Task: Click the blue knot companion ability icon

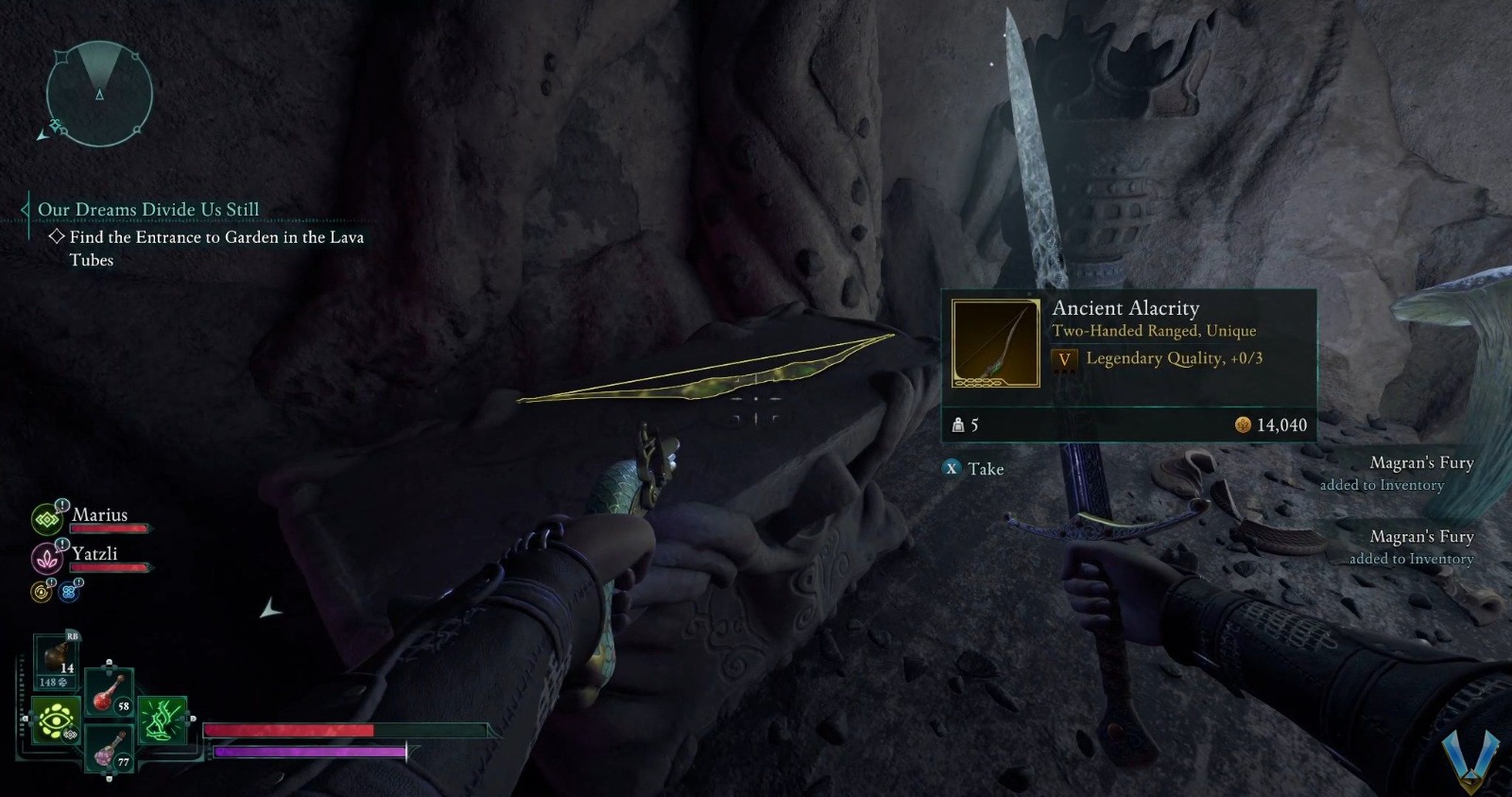Action: (69, 592)
